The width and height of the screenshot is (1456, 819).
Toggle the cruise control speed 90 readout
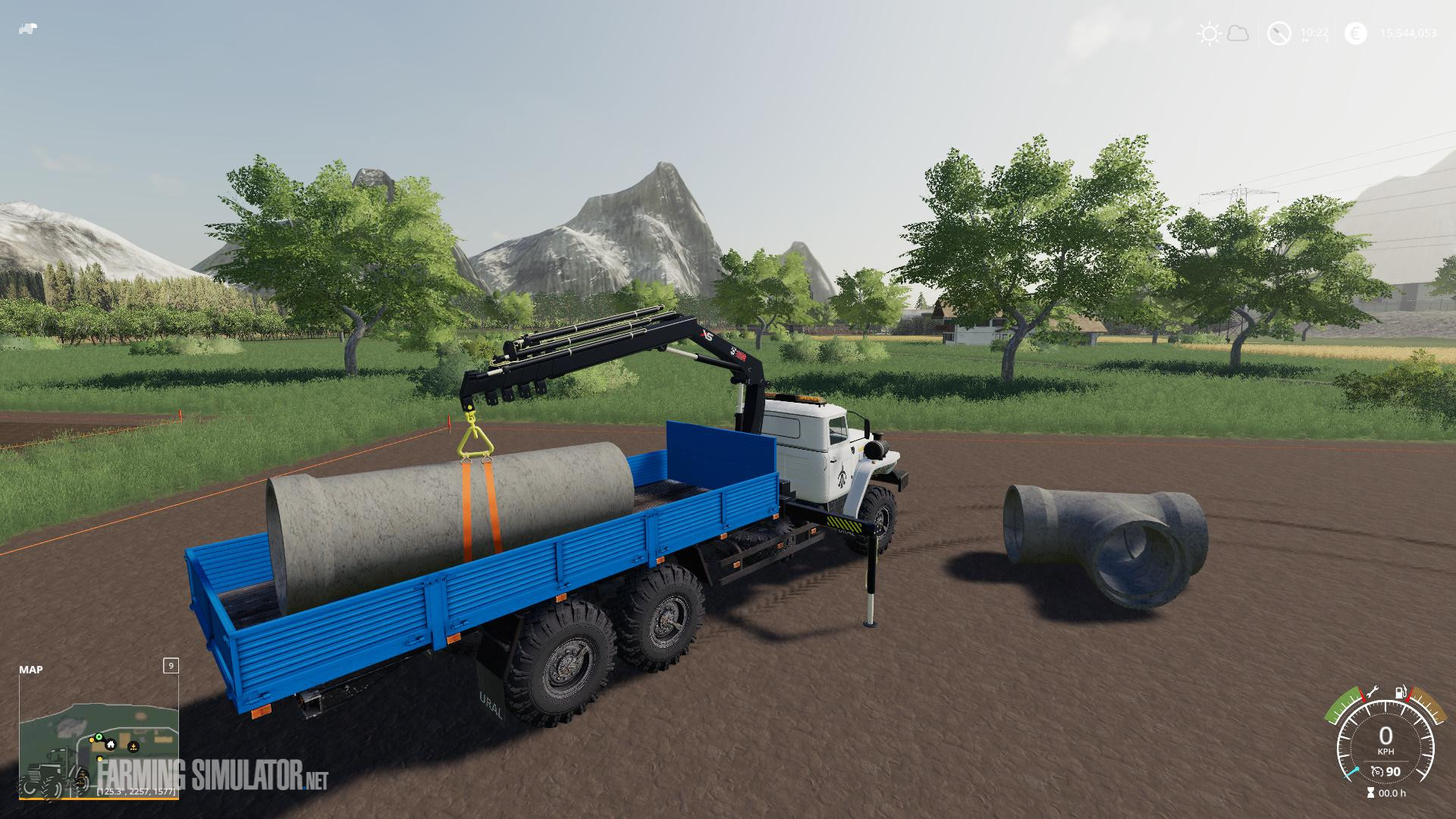tap(1394, 771)
